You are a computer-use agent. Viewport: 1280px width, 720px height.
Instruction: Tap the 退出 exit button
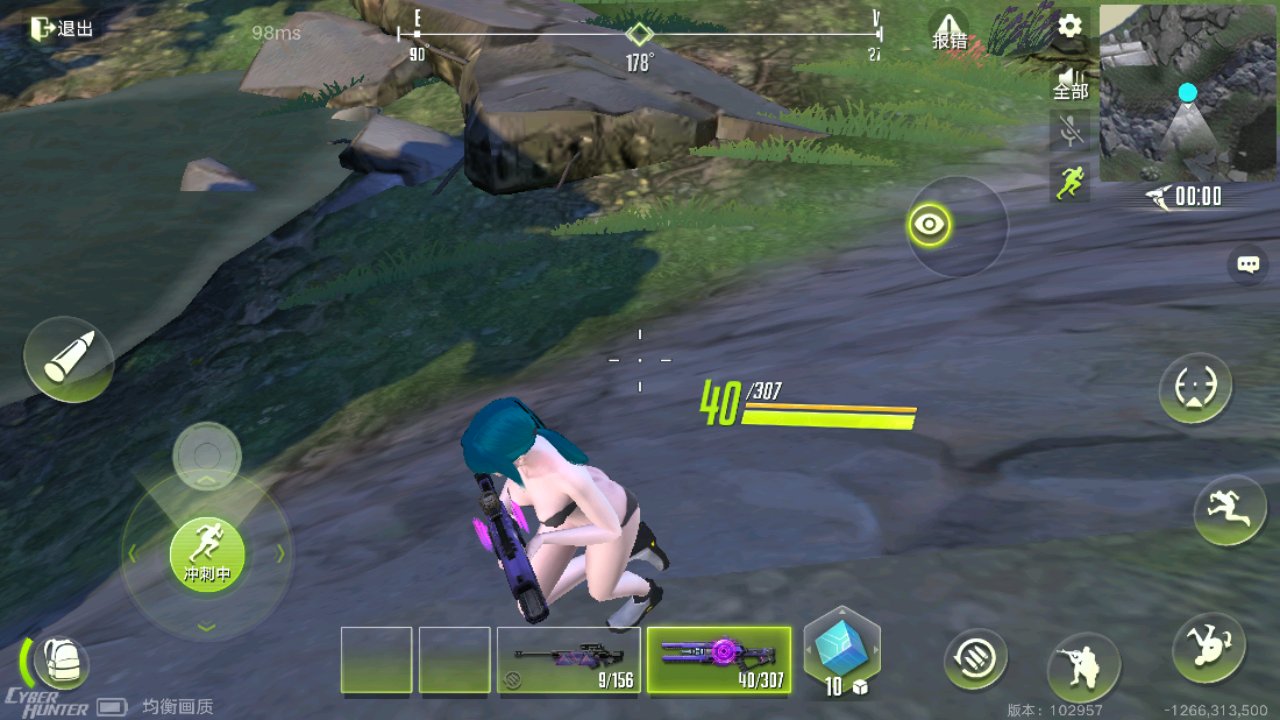pos(62,28)
